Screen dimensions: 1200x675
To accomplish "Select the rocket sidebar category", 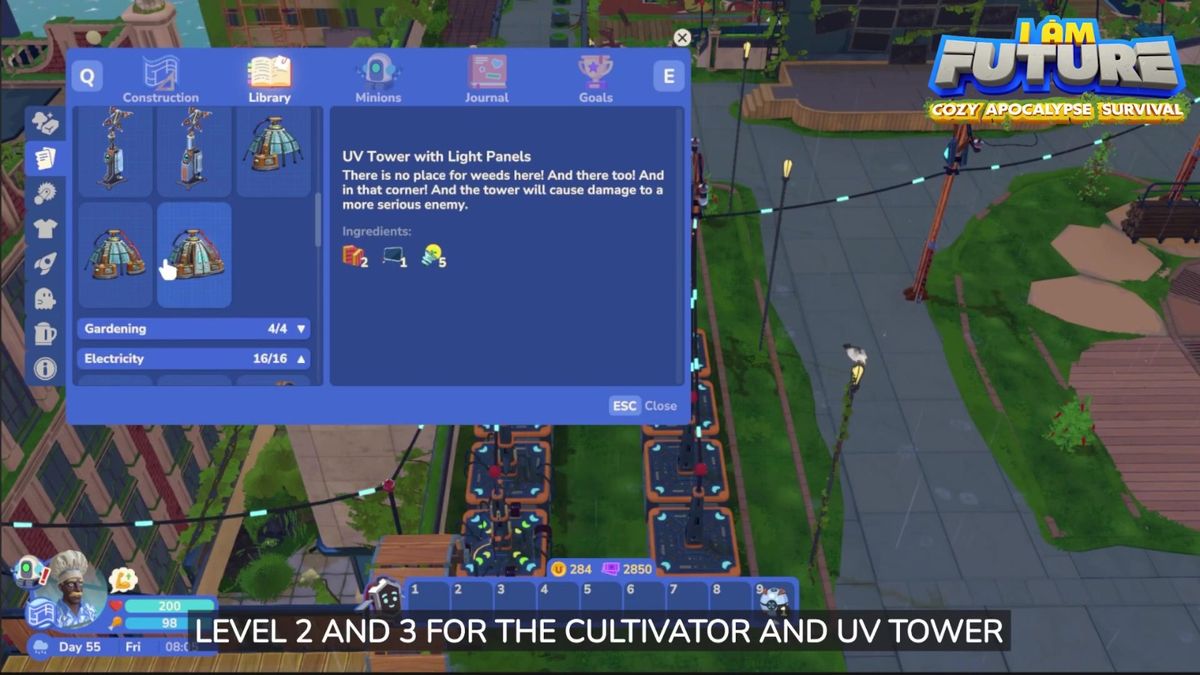I will point(45,263).
